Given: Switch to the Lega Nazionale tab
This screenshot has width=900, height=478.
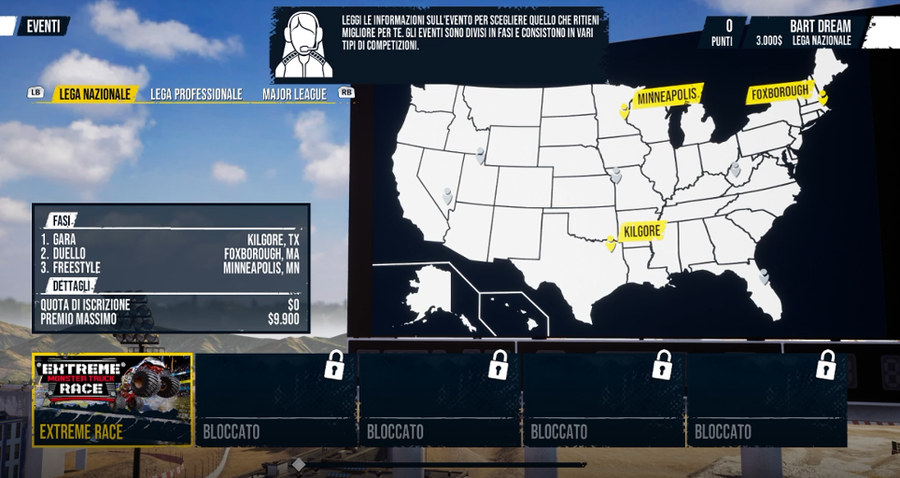Looking at the screenshot, I should click(95, 95).
